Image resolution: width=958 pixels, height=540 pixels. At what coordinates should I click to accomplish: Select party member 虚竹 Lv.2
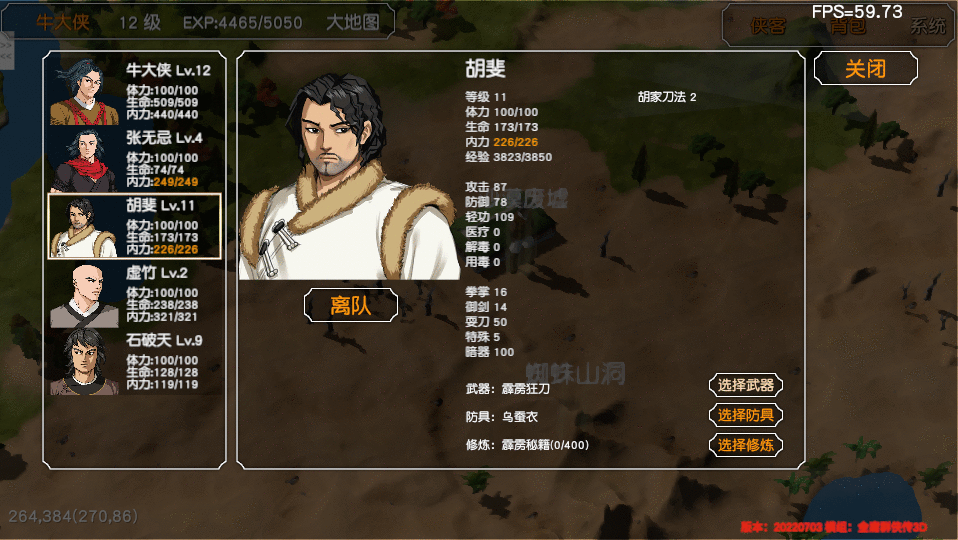point(134,295)
